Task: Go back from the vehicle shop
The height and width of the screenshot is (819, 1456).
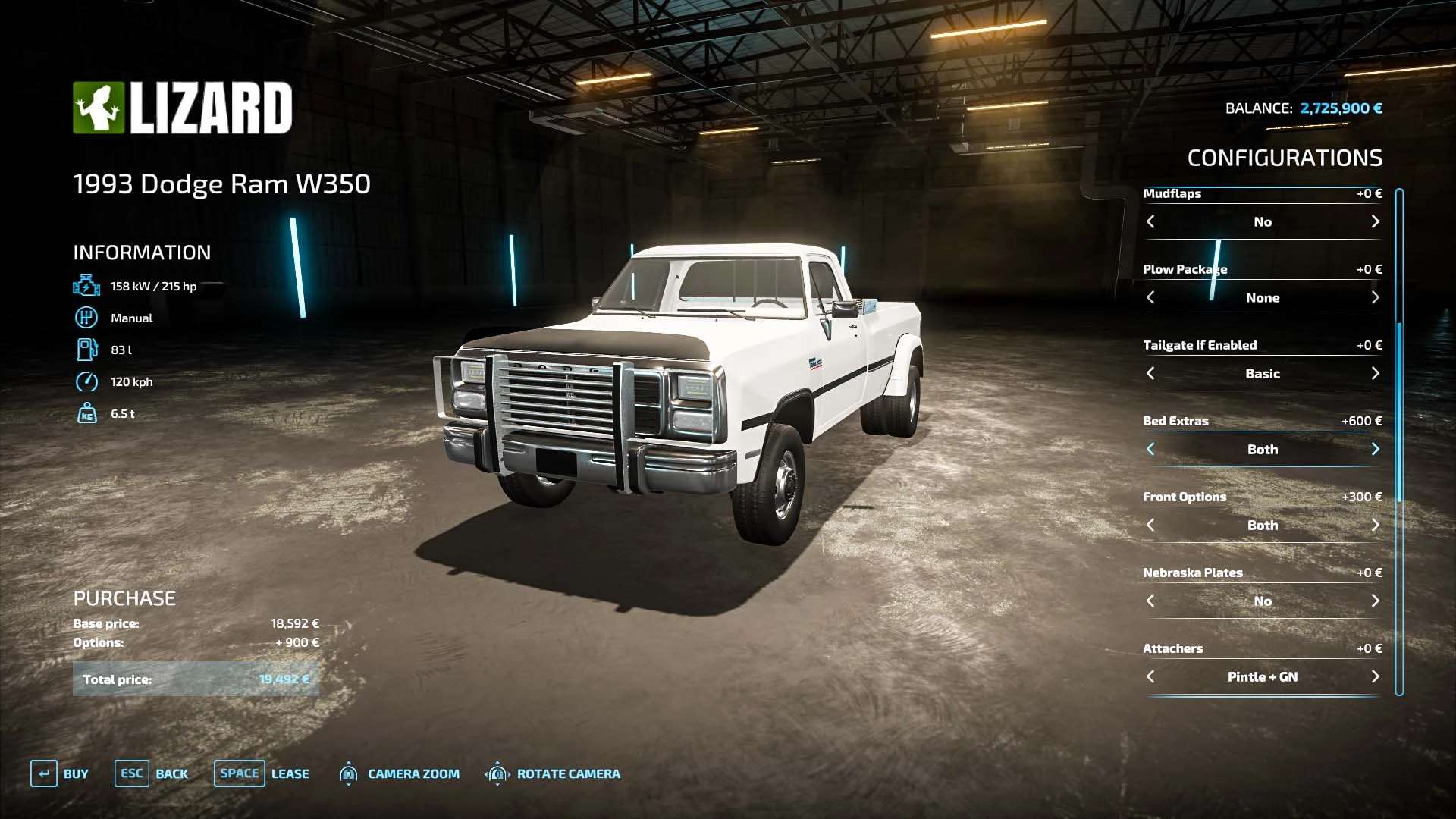Action: point(152,773)
